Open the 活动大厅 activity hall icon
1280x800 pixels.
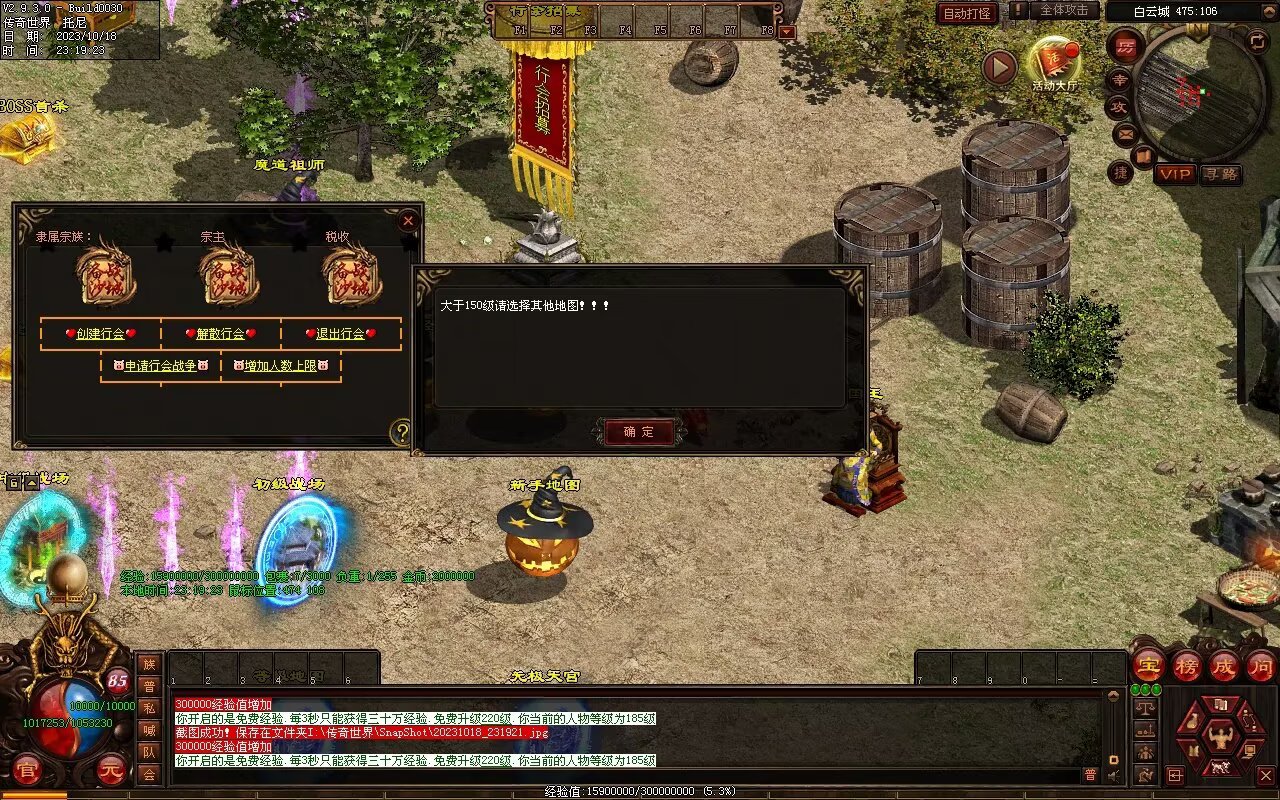click(x=1055, y=65)
